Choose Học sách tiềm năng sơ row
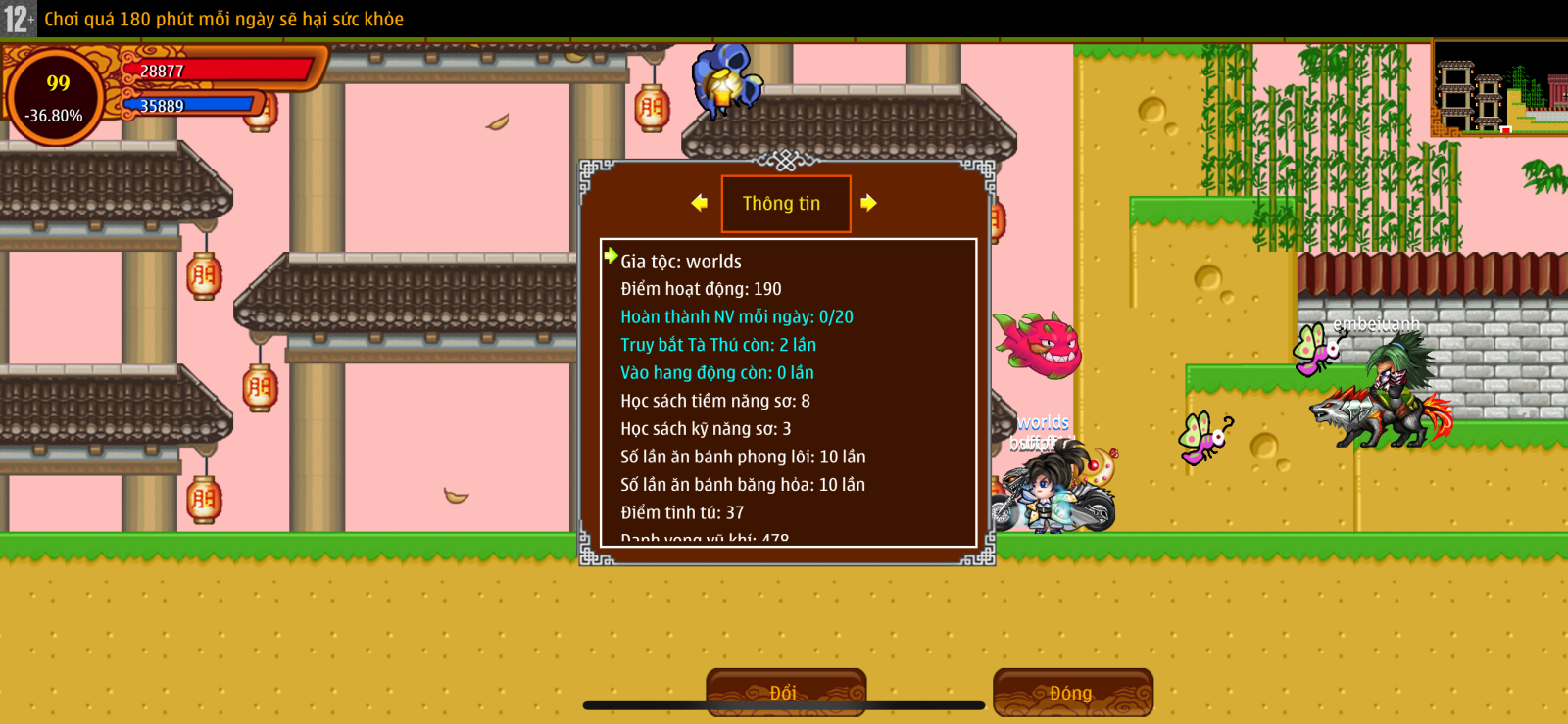The width and height of the screenshot is (1568, 724). tap(714, 401)
